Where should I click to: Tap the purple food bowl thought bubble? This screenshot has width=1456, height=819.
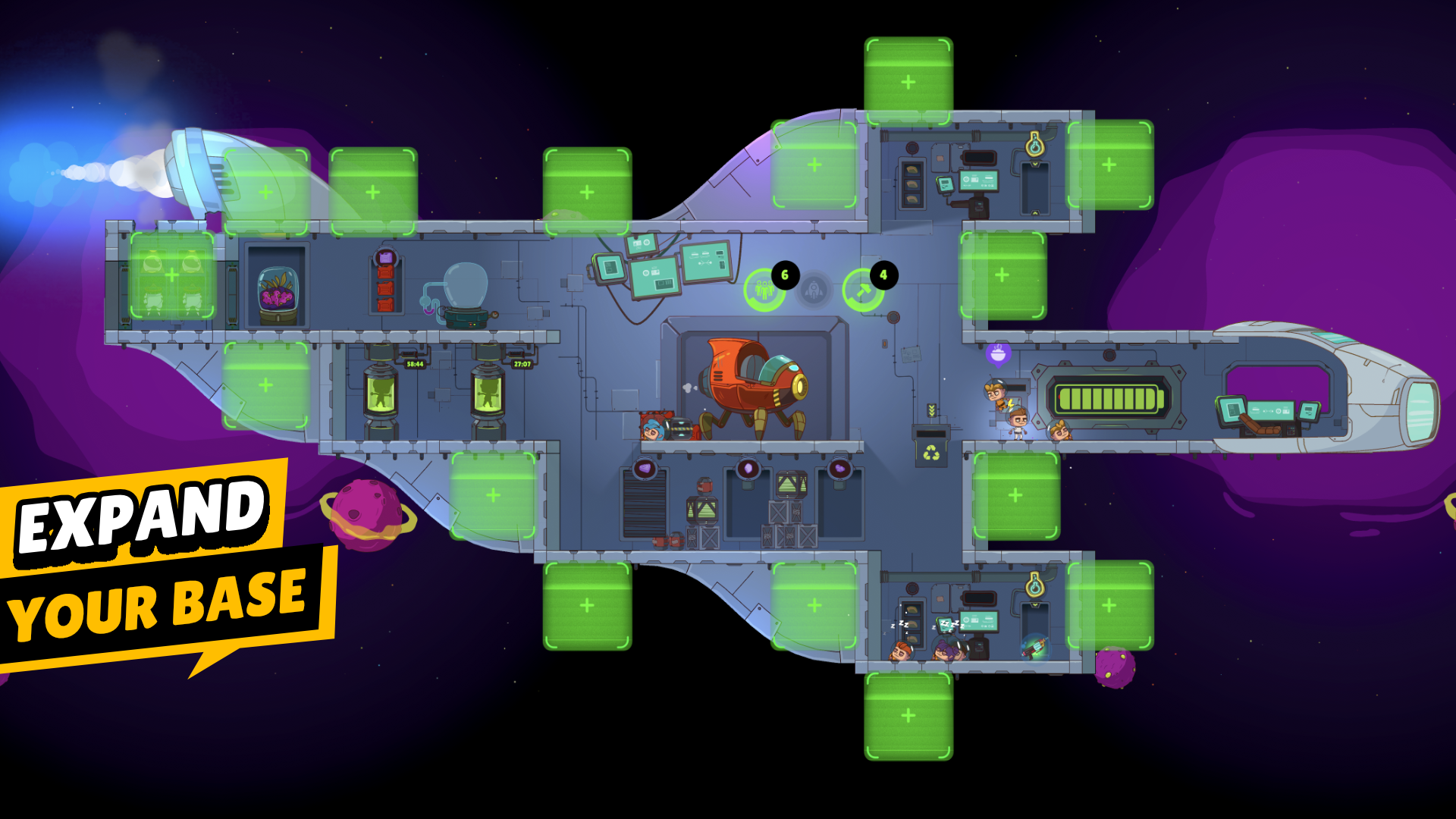[x=999, y=353]
